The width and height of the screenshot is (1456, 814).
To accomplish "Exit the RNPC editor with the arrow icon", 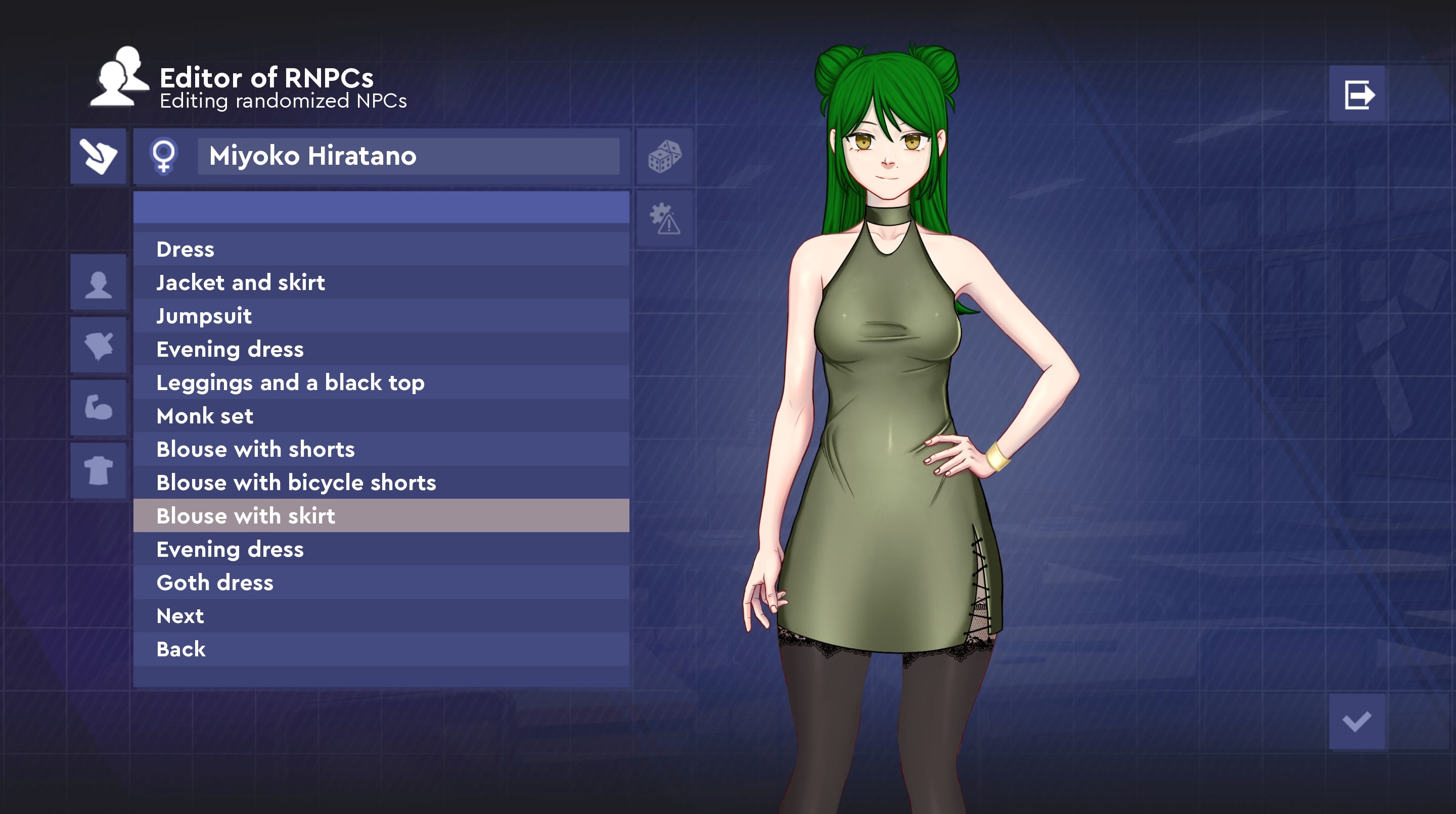I will click(x=1357, y=94).
